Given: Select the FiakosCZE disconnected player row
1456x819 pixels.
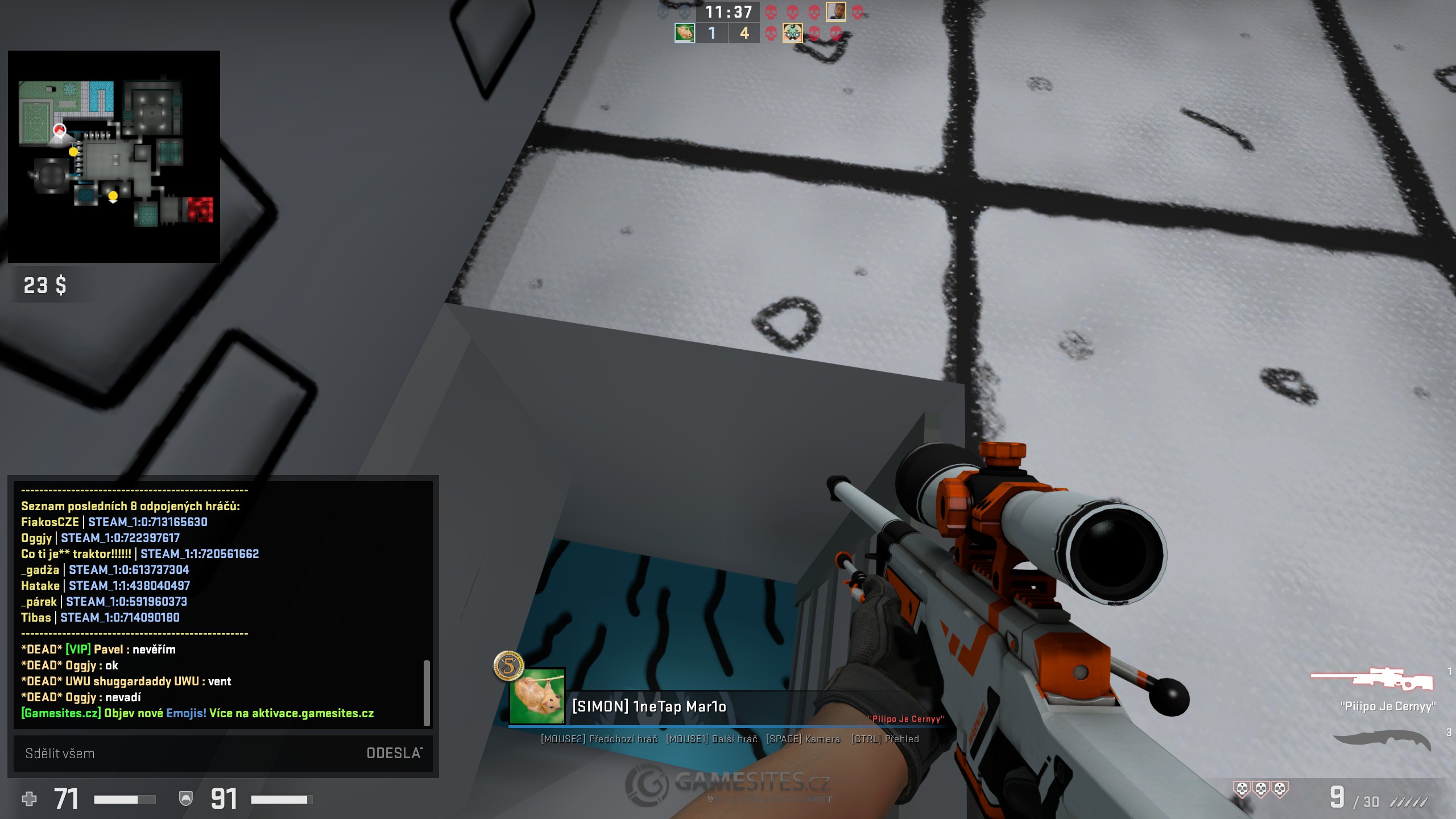Looking at the screenshot, I should click(x=114, y=522).
